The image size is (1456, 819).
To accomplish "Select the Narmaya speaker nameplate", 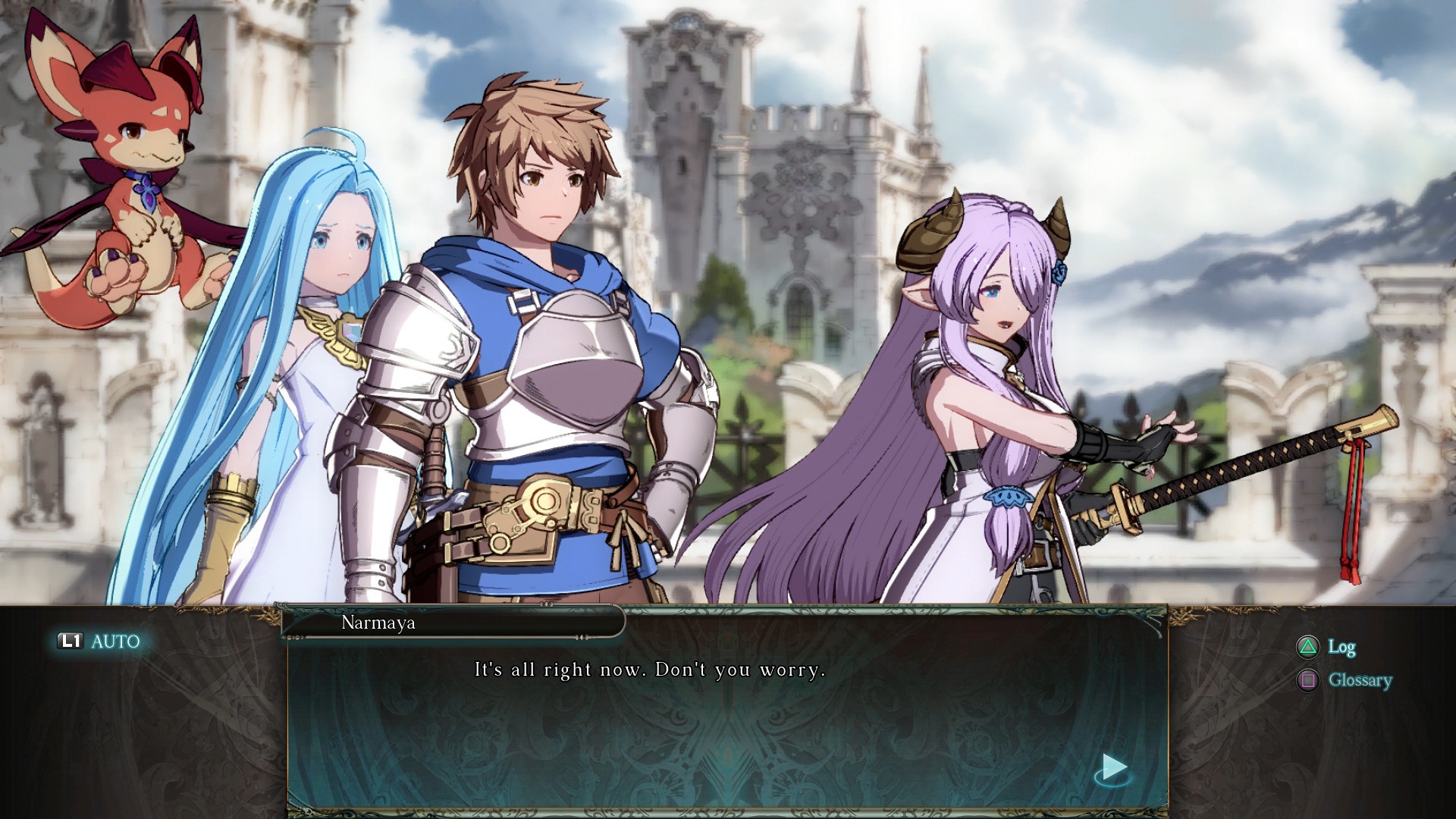I will pyautogui.click(x=453, y=624).
